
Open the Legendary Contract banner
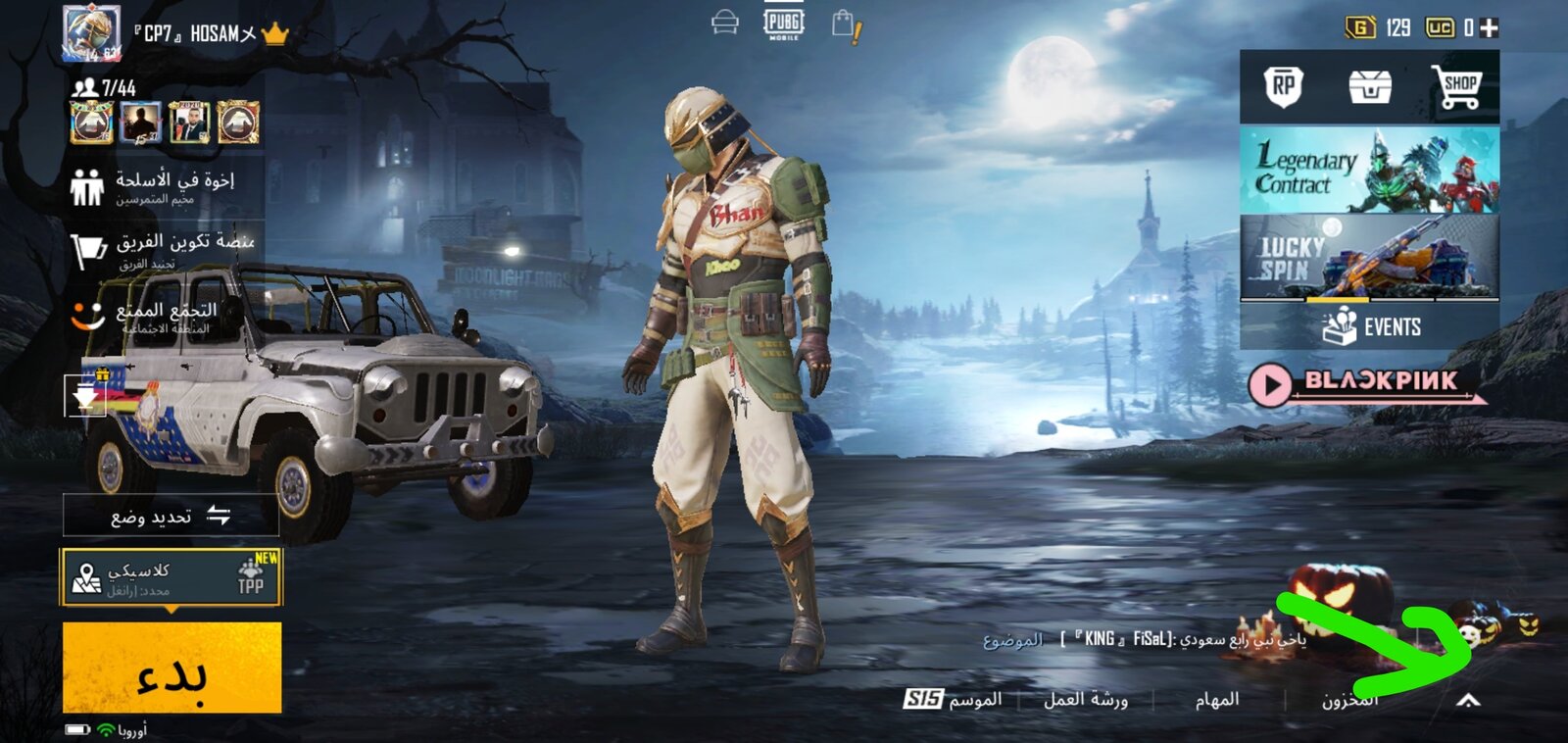click(x=1369, y=170)
